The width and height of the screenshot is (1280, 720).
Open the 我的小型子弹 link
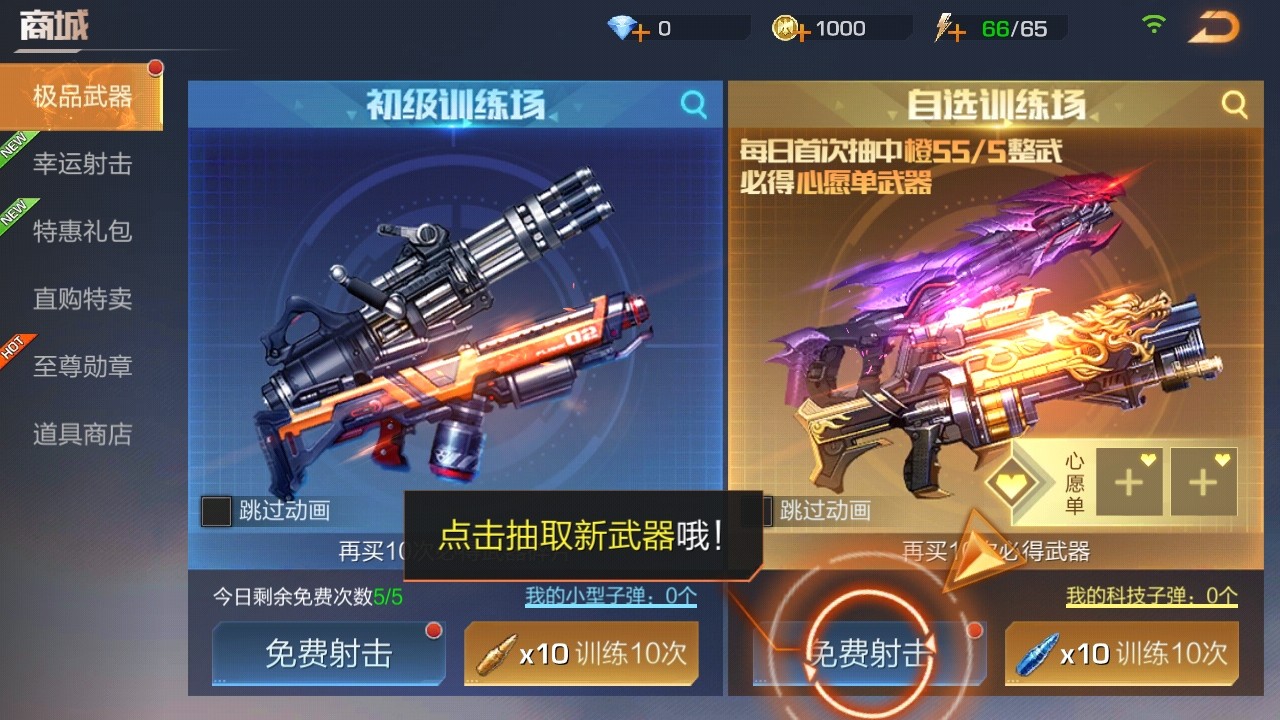pos(611,596)
